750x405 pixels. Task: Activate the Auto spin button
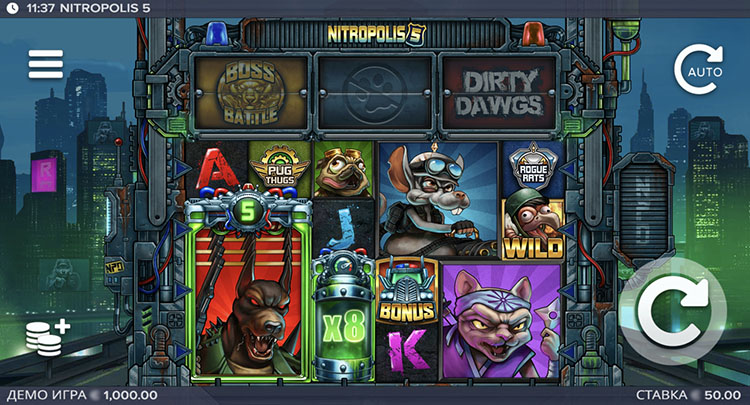click(x=696, y=69)
